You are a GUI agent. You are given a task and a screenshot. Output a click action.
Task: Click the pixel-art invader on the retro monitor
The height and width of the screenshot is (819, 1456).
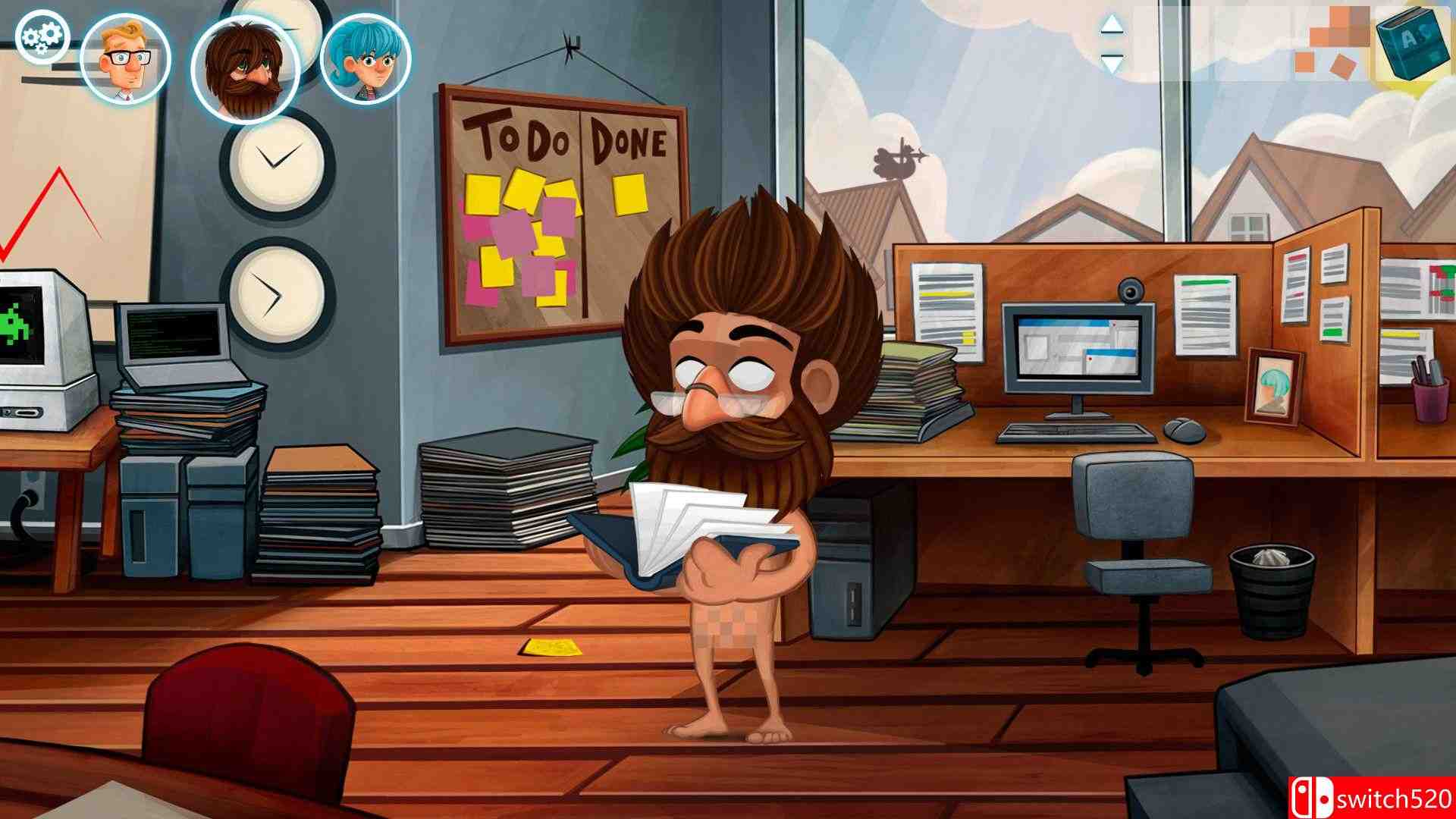[x=17, y=326]
